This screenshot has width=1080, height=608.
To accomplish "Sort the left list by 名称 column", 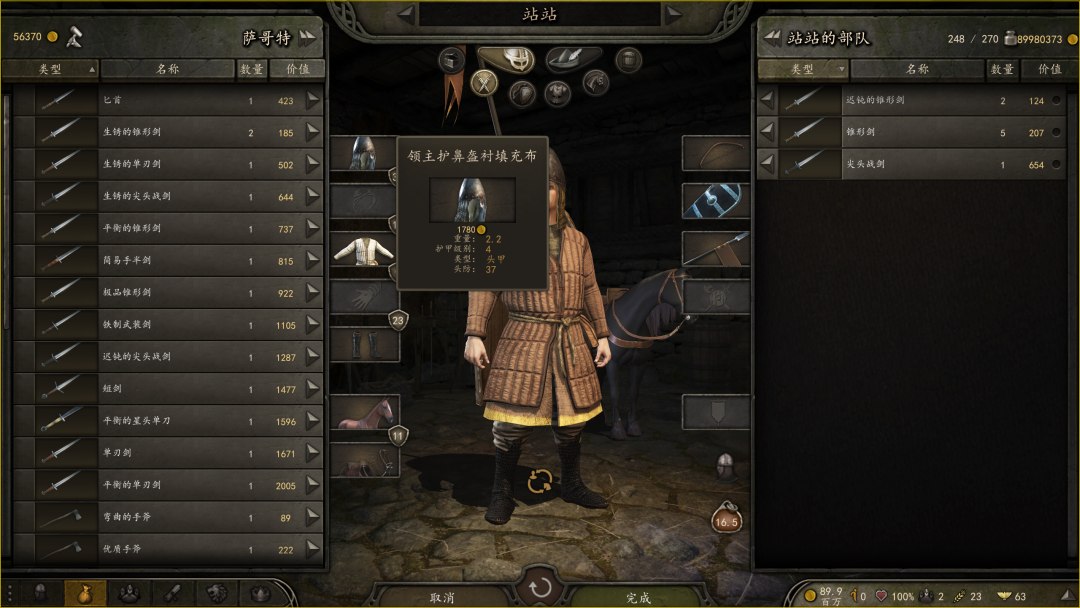I will point(167,70).
